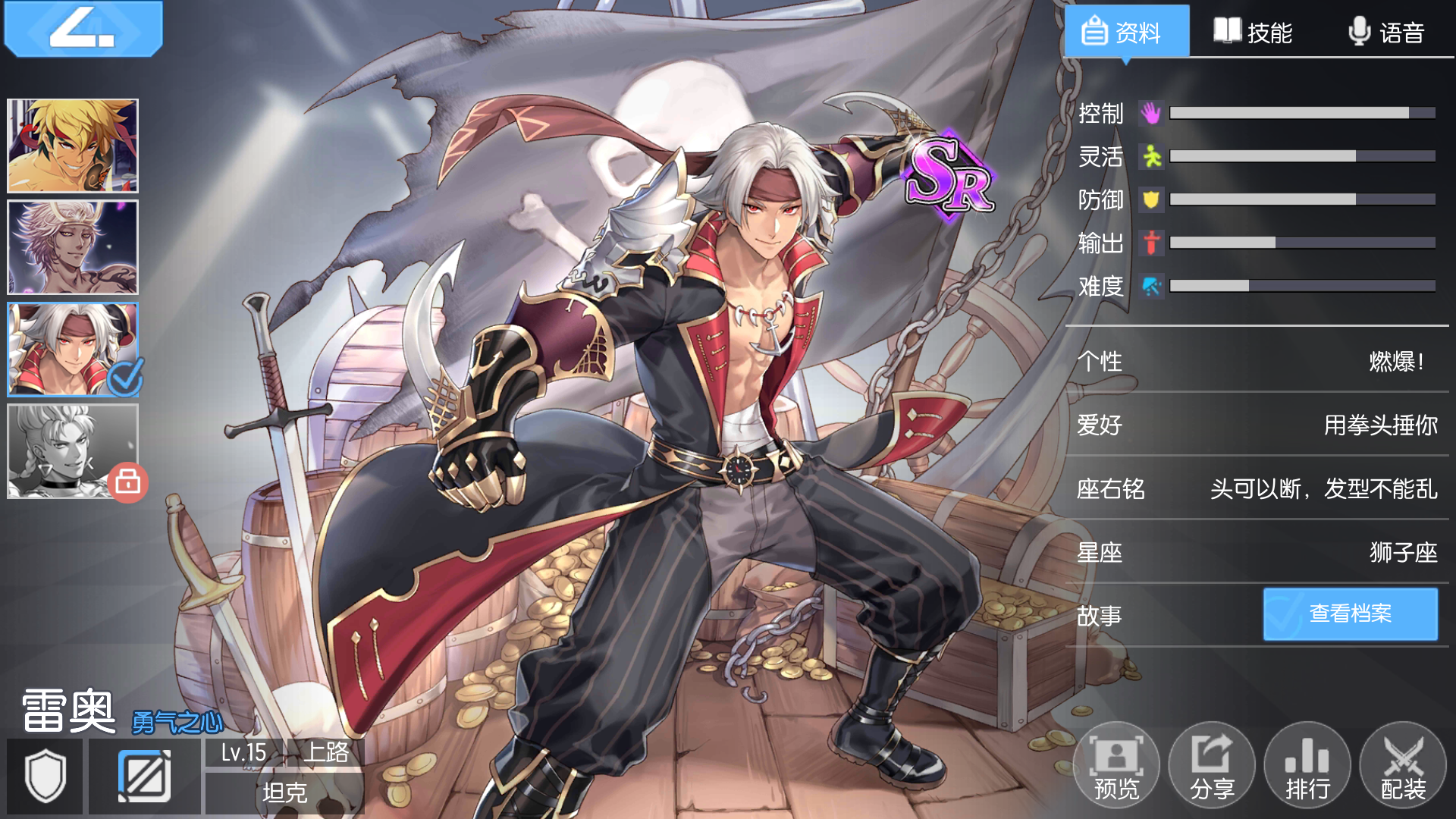Click the fist icon beside 输出 stat
The height and width of the screenshot is (819, 1456).
[1150, 244]
